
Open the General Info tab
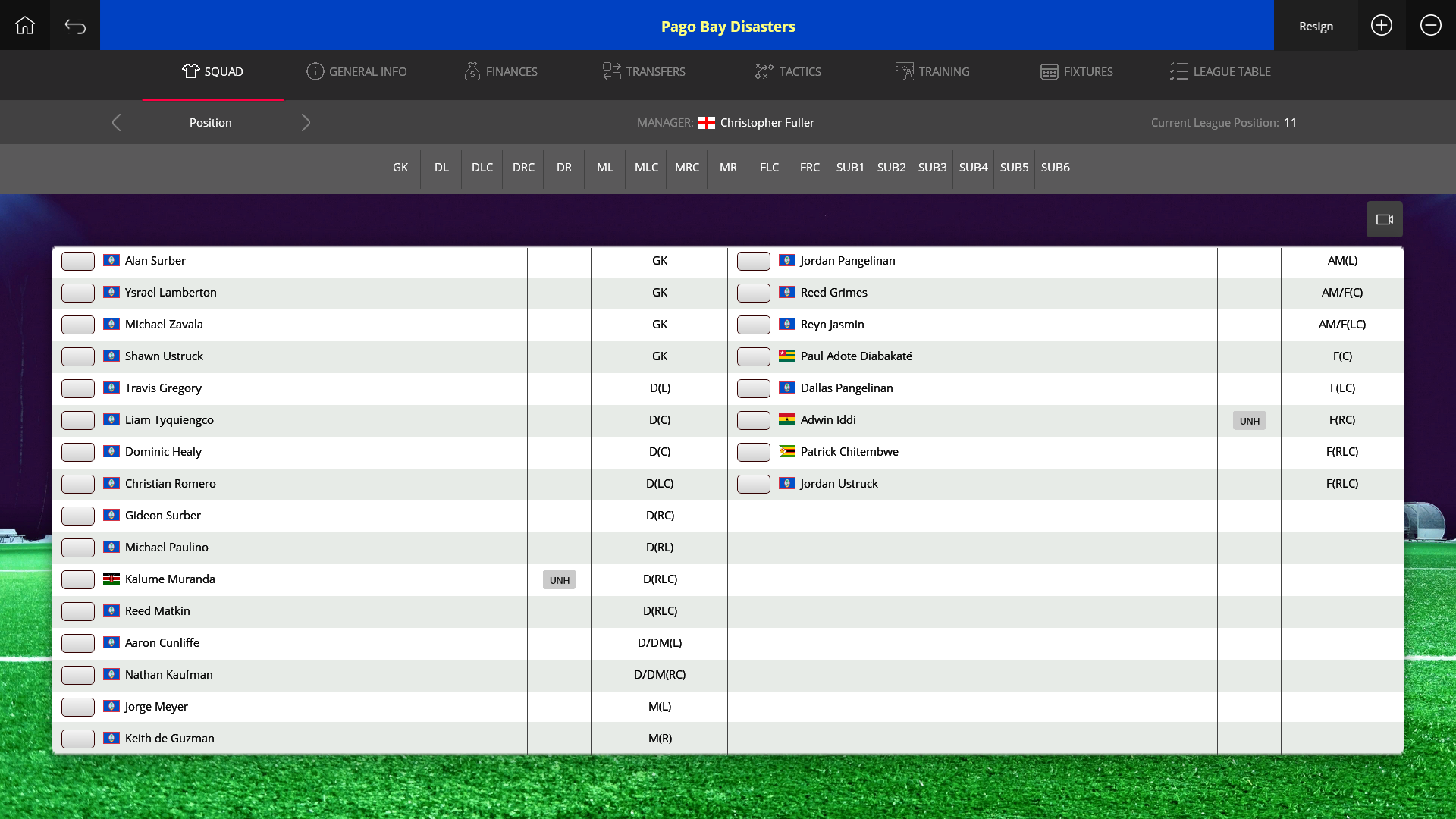[x=356, y=72]
